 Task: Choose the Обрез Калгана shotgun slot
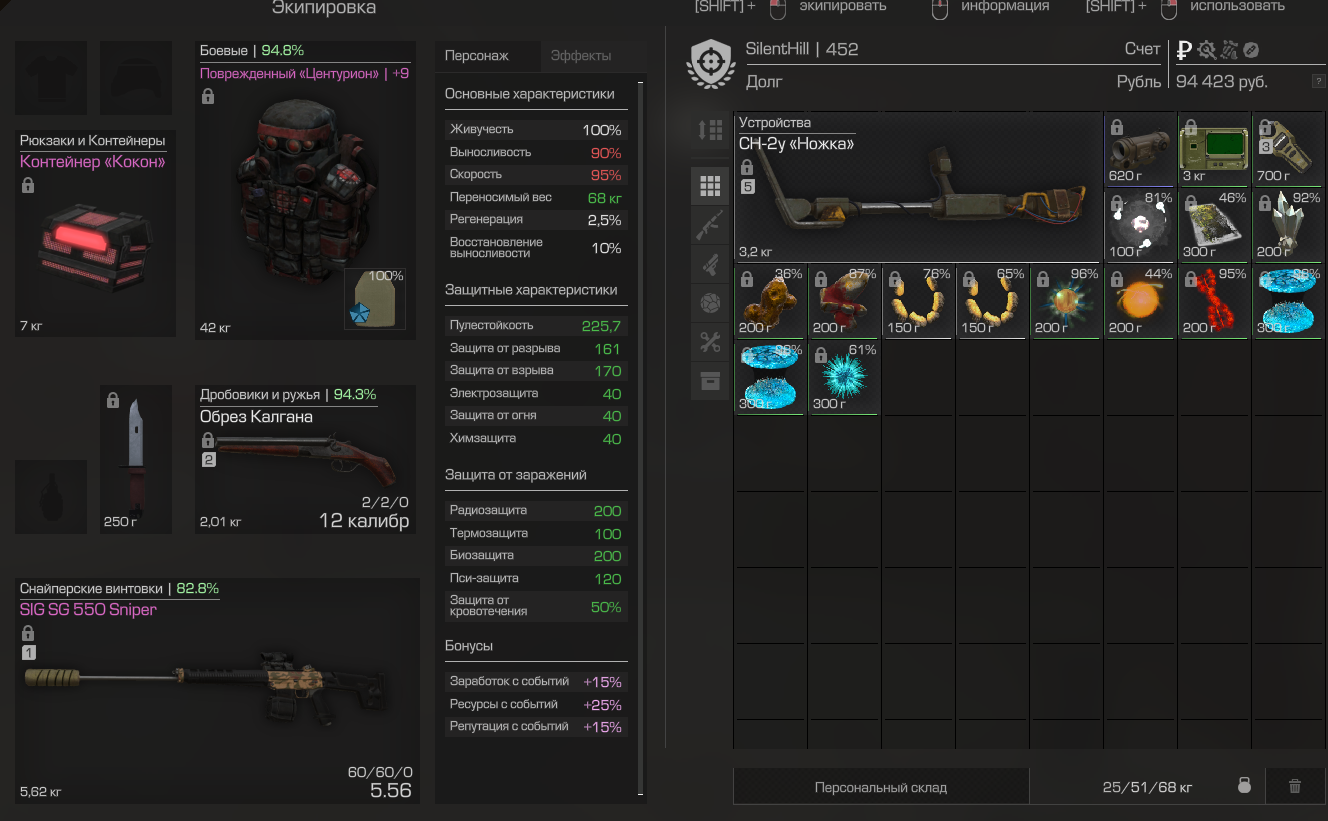[304, 459]
